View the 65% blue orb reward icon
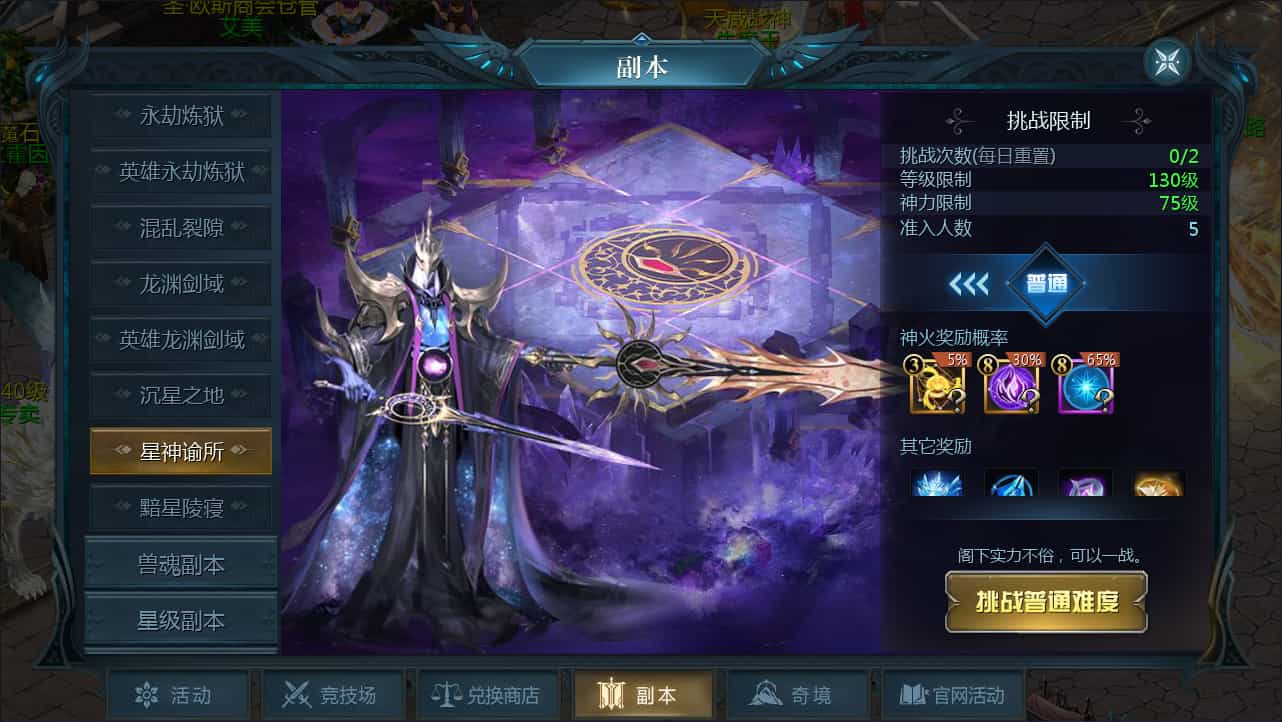 click(1084, 383)
